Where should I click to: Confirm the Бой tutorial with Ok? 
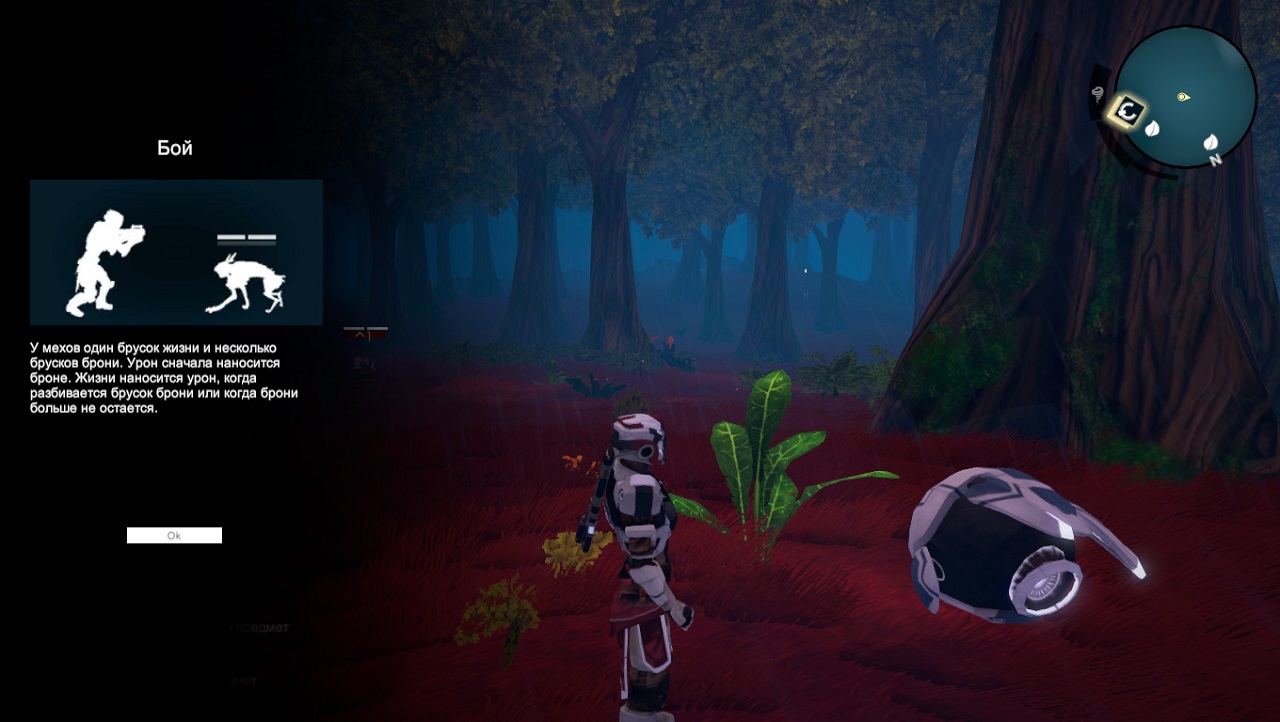point(174,536)
